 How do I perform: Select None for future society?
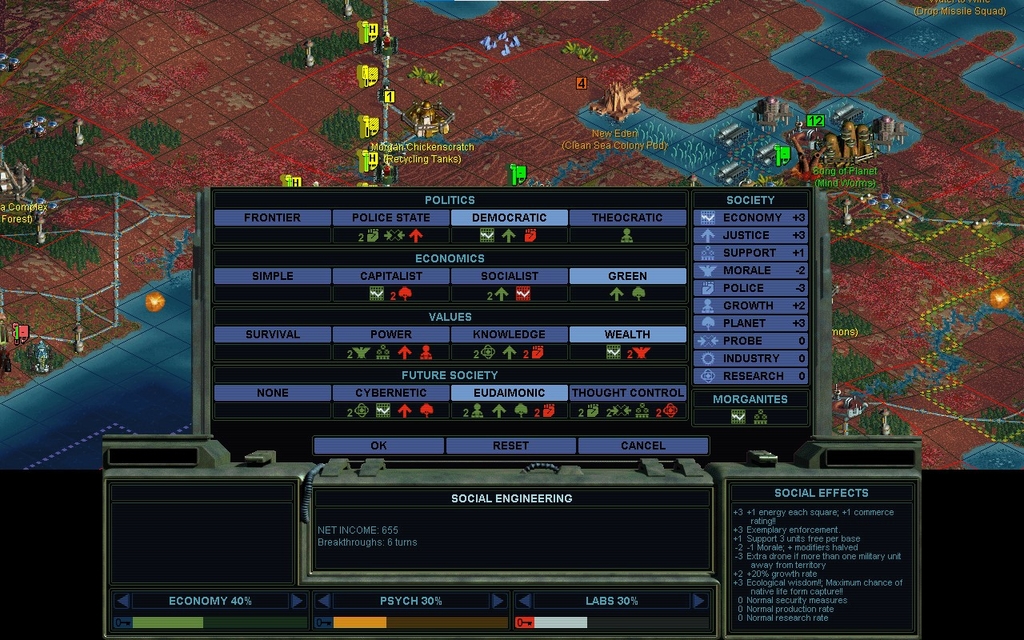[272, 393]
